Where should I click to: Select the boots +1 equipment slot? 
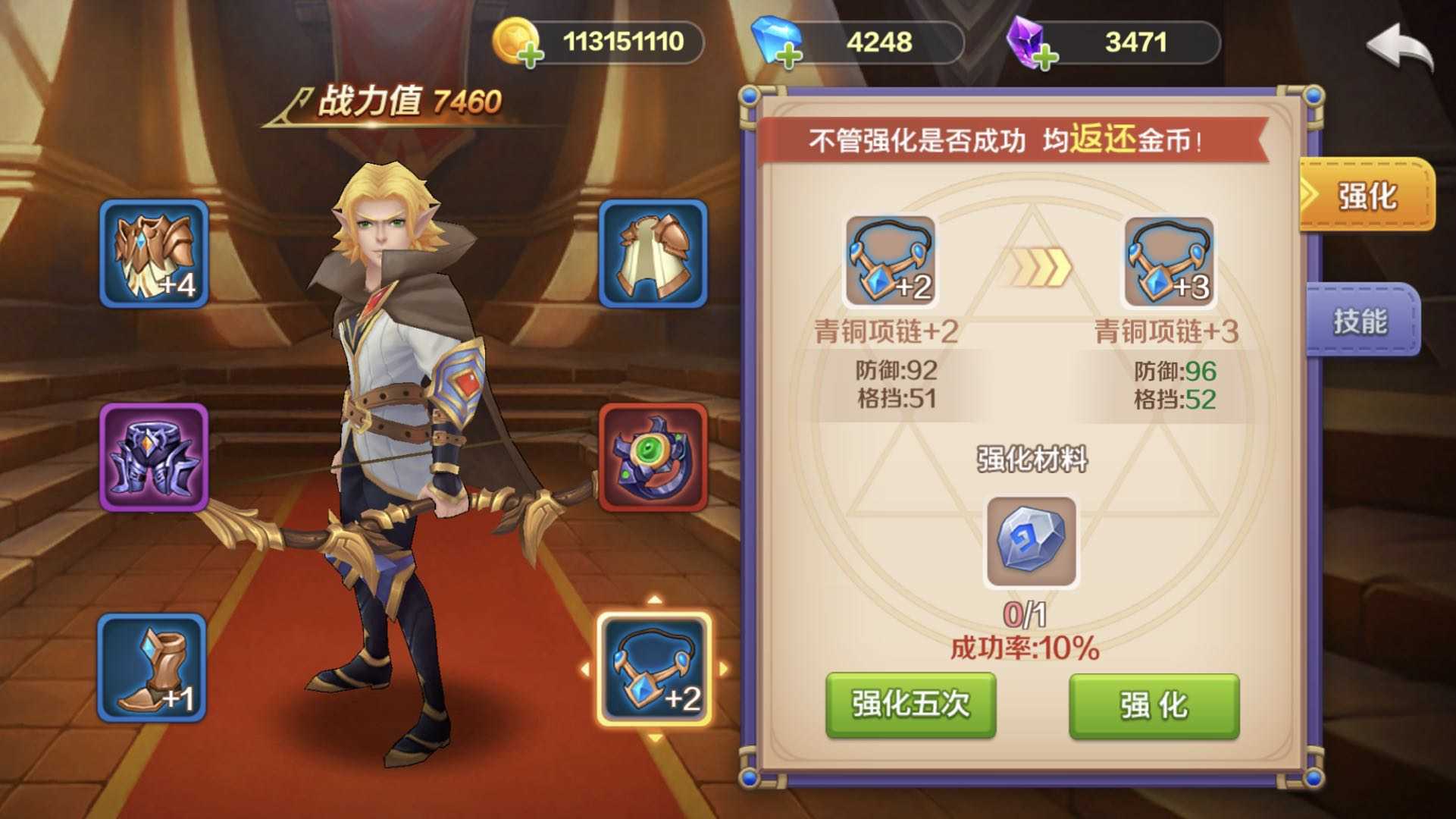[152, 668]
